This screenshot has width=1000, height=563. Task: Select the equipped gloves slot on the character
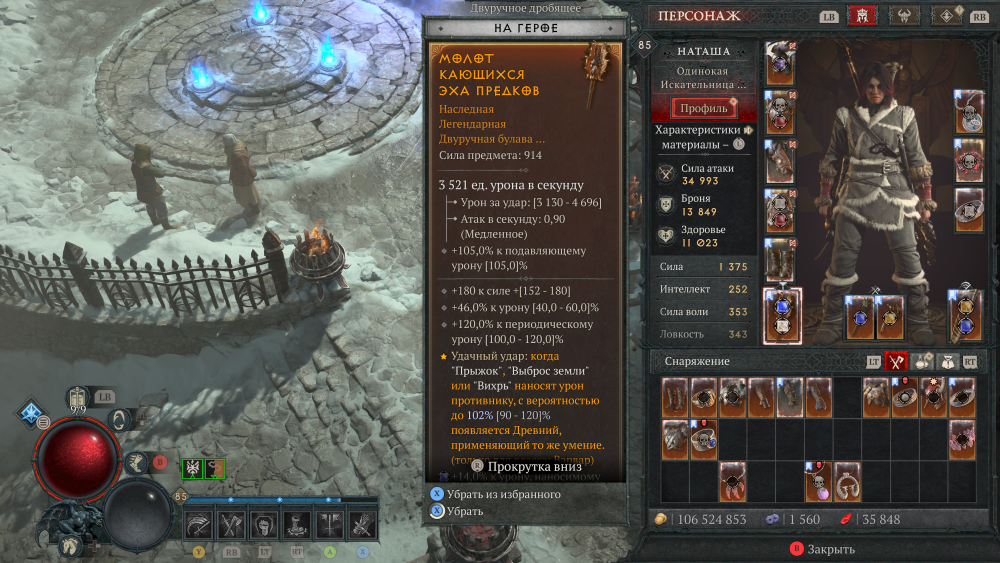[x=781, y=162]
